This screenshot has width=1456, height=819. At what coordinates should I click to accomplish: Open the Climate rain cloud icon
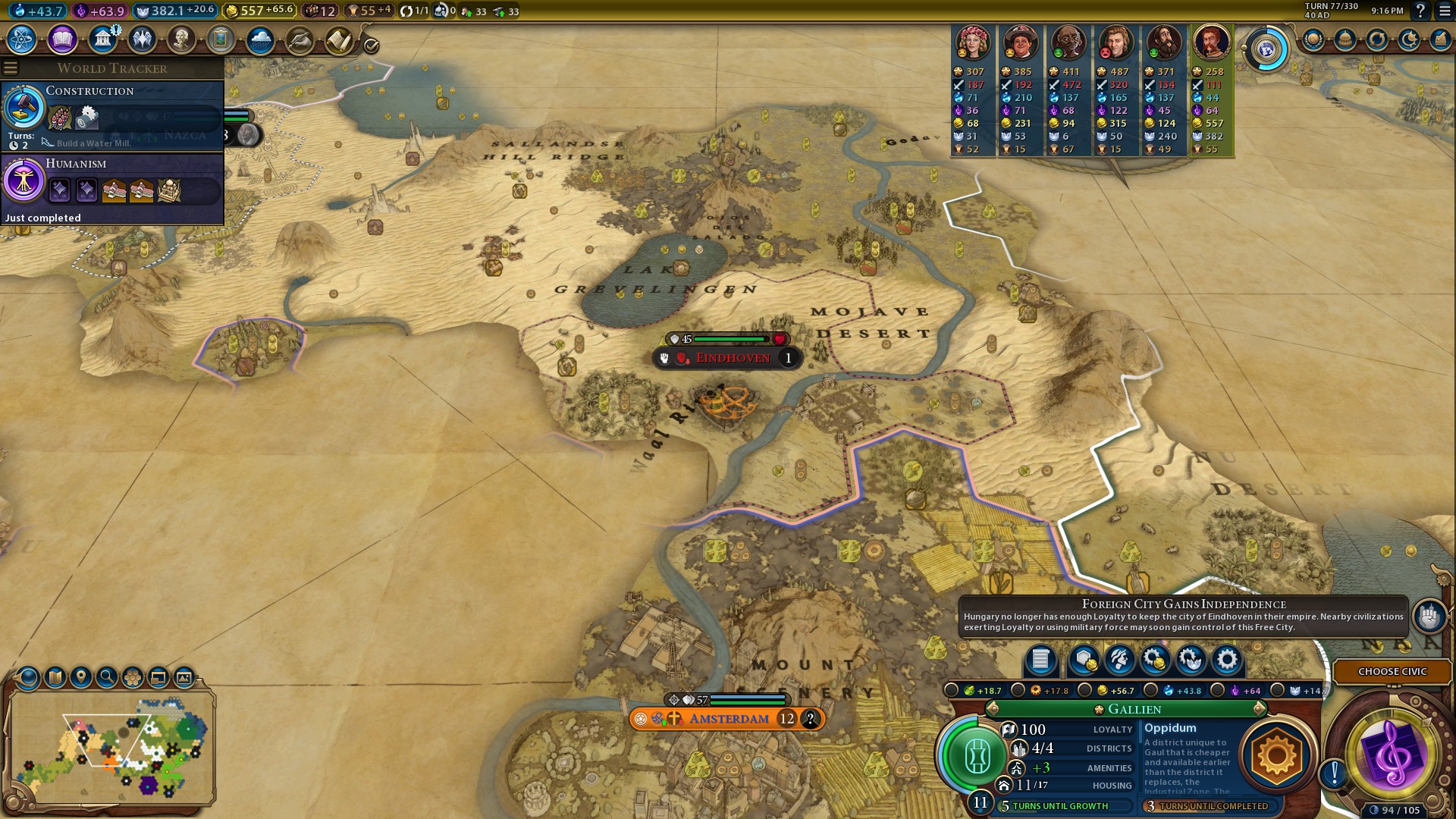click(x=260, y=39)
